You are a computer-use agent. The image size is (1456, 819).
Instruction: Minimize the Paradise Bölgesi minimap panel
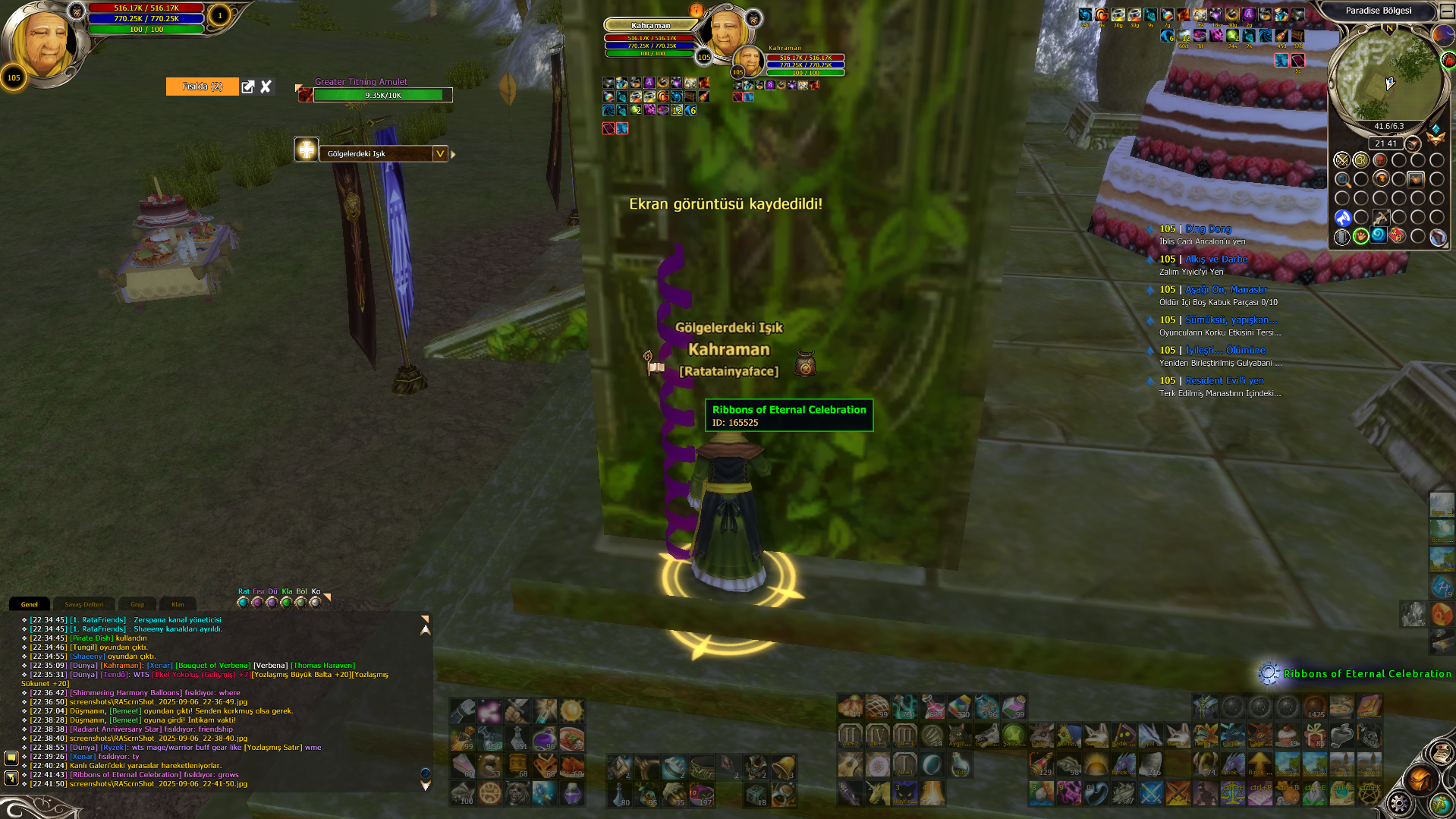click(x=1447, y=11)
